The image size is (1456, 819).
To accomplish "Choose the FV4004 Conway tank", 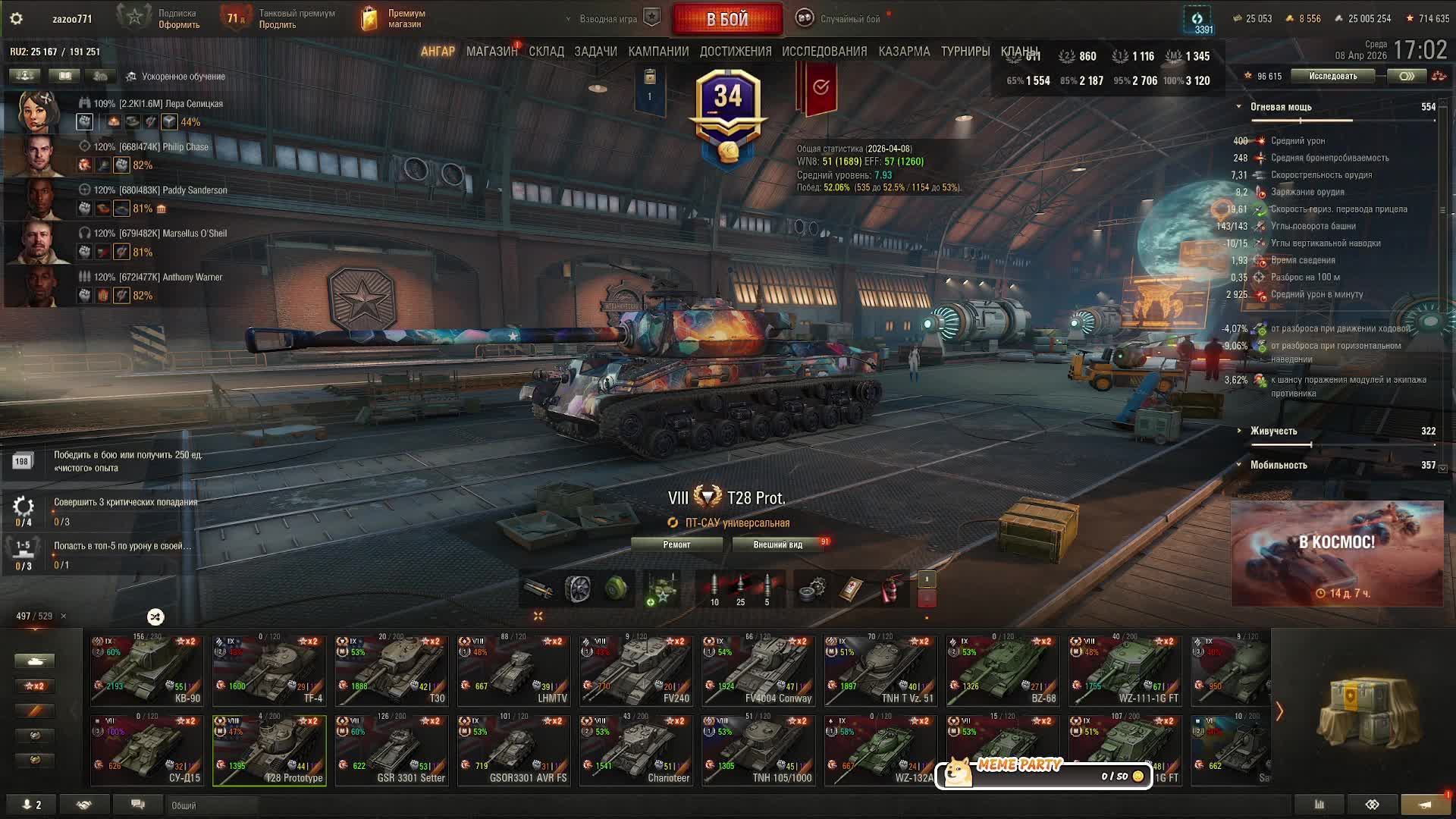I will 758,671.
